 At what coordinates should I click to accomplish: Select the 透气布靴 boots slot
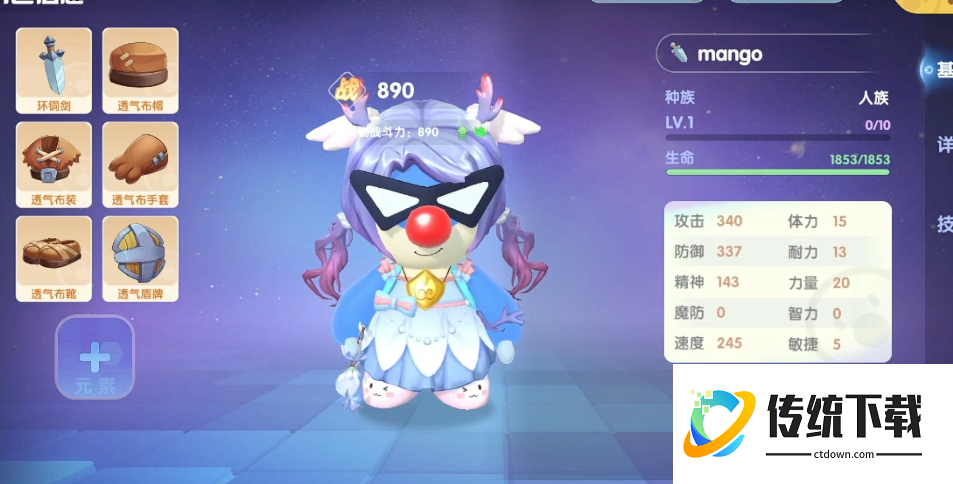tap(53, 258)
